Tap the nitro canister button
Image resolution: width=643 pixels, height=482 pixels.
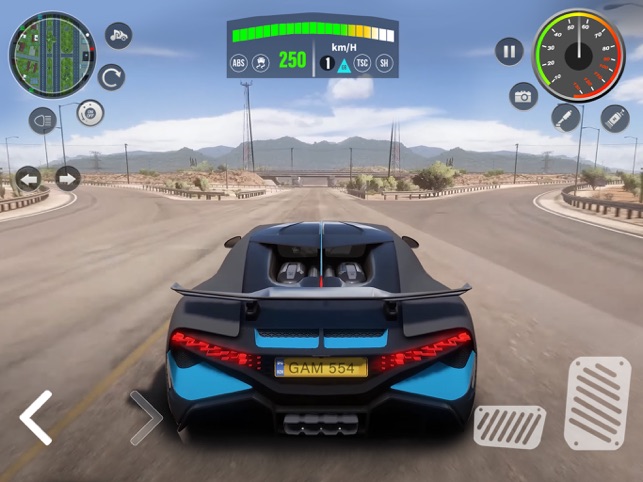(x=614, y=119)
